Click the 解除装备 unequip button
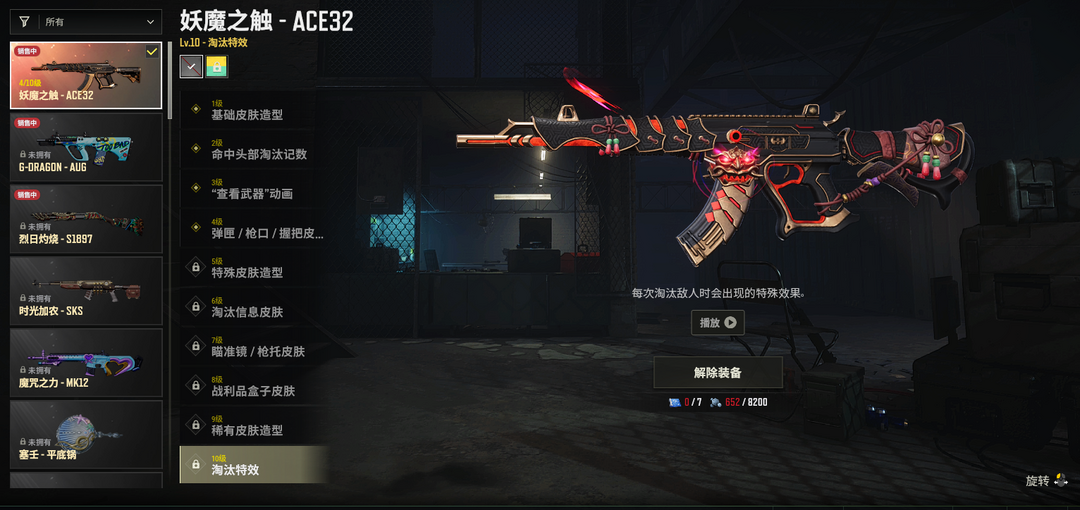The image size is (1080, 510). 718,373
